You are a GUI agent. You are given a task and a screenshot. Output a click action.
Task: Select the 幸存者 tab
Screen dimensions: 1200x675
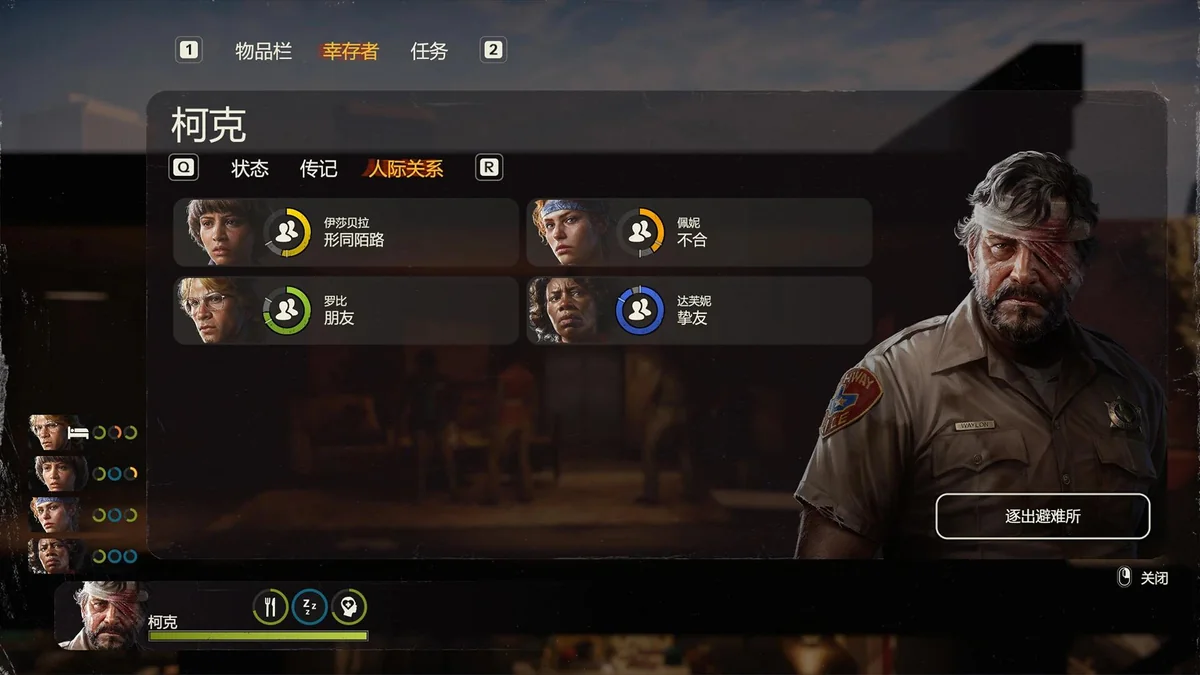350,51
